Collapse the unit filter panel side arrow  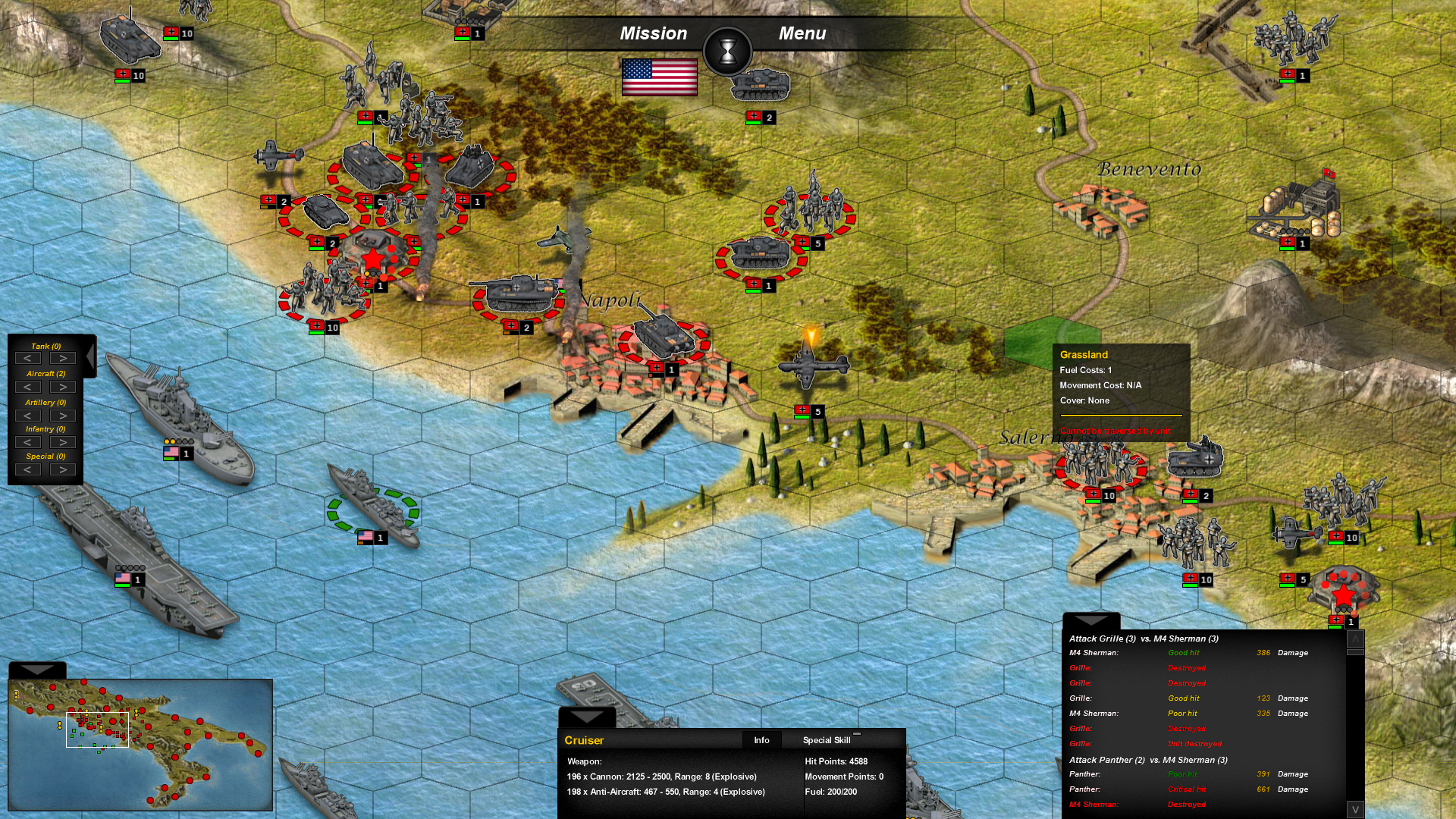pos(89,355)
